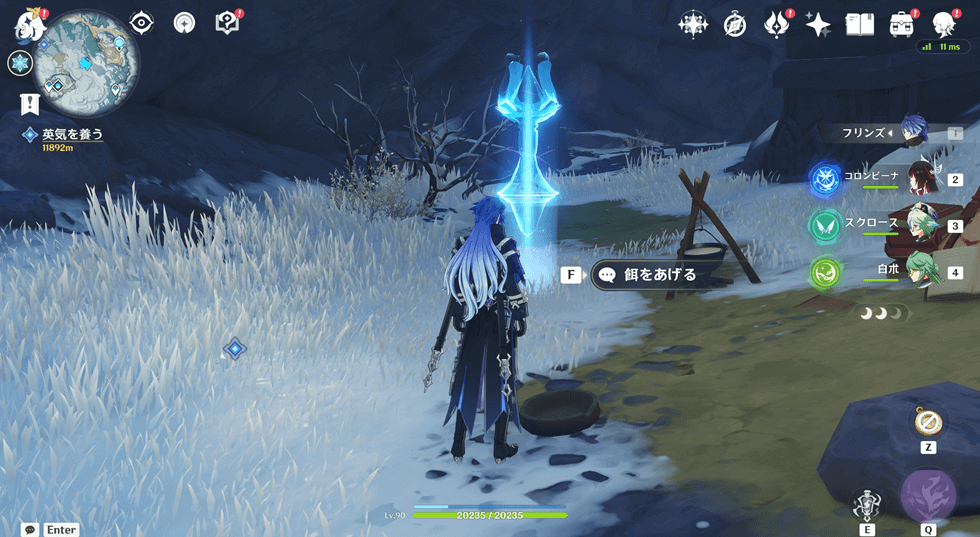This screenshot has width=980, height=537.
Task: Open the backpack inventory
Action: point(902,25)
